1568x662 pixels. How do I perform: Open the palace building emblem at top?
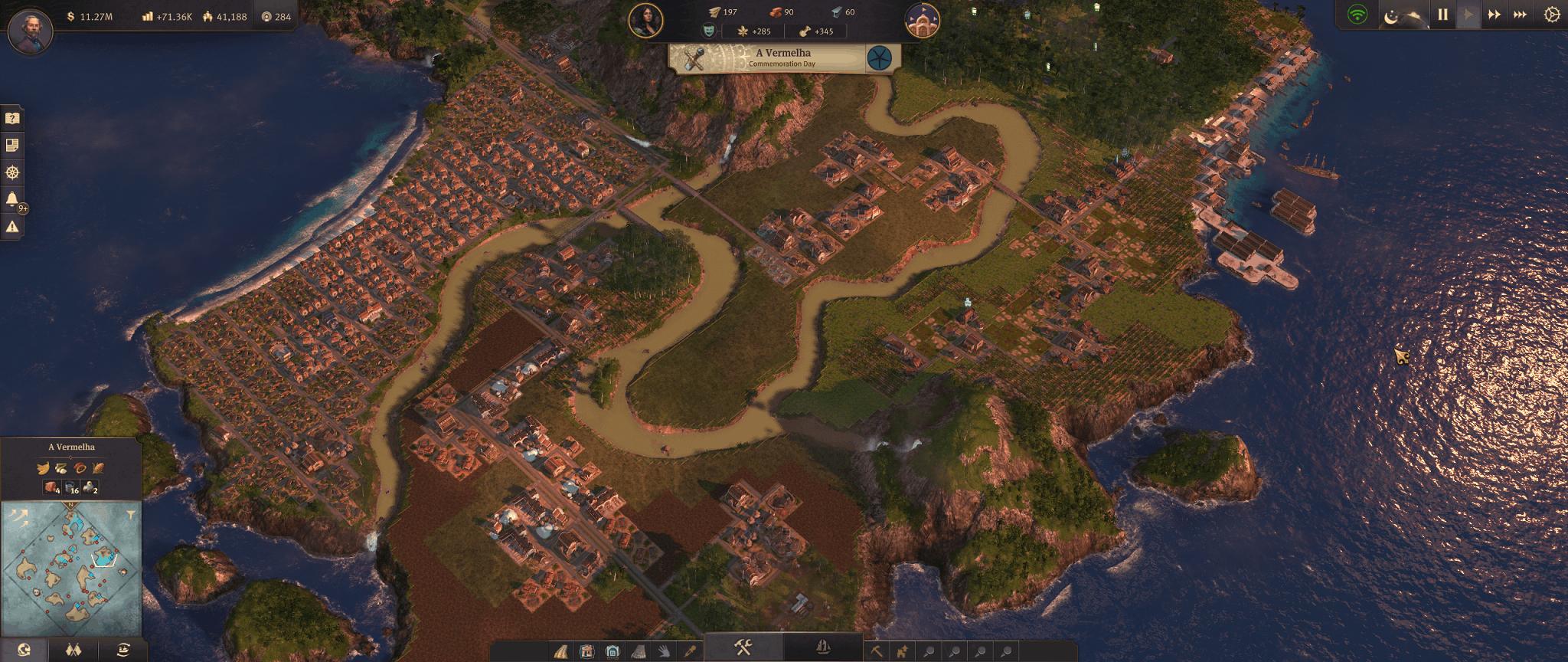click(922, 21)
